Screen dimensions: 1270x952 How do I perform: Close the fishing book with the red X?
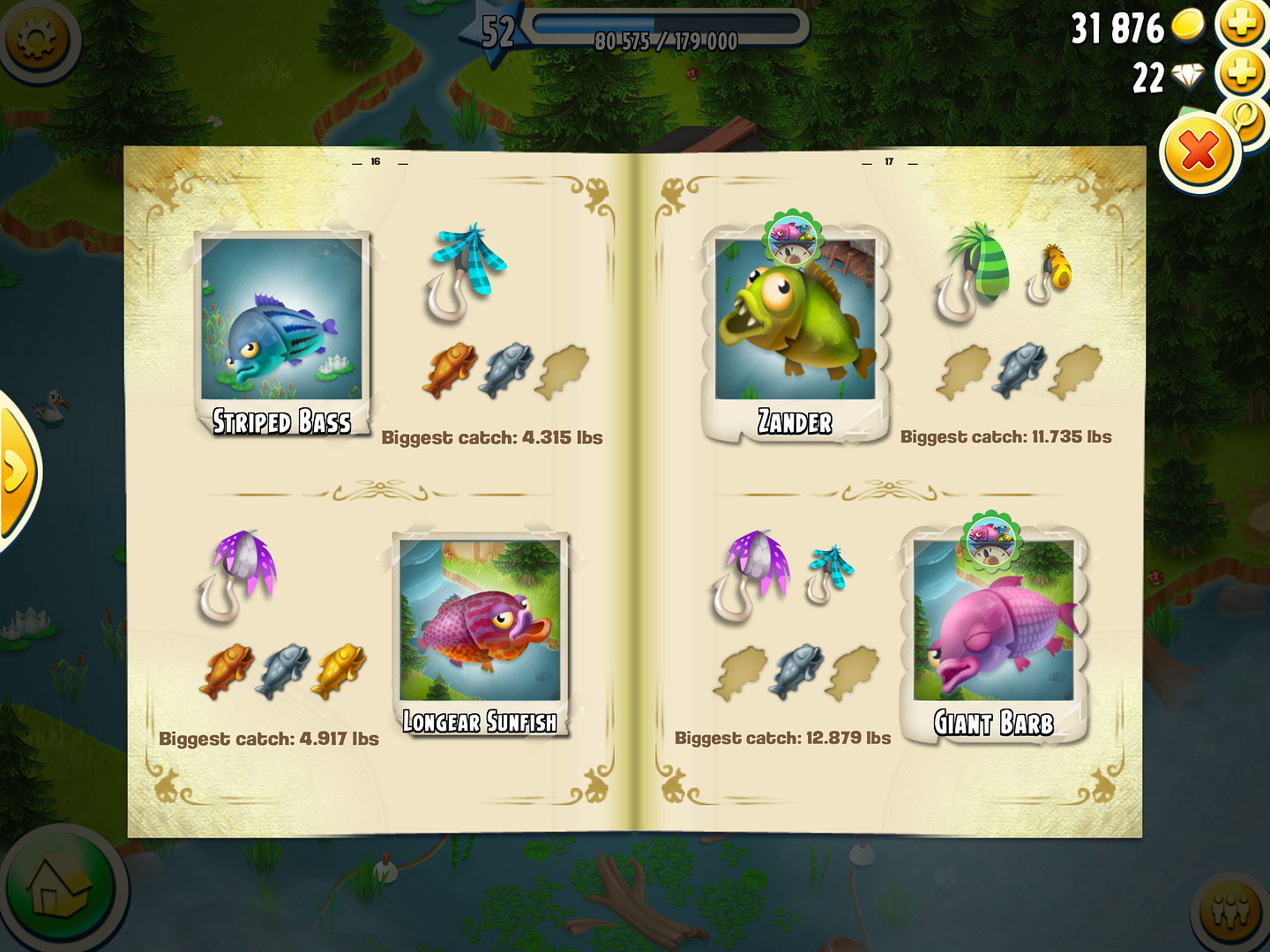[x=1199, y=154]
